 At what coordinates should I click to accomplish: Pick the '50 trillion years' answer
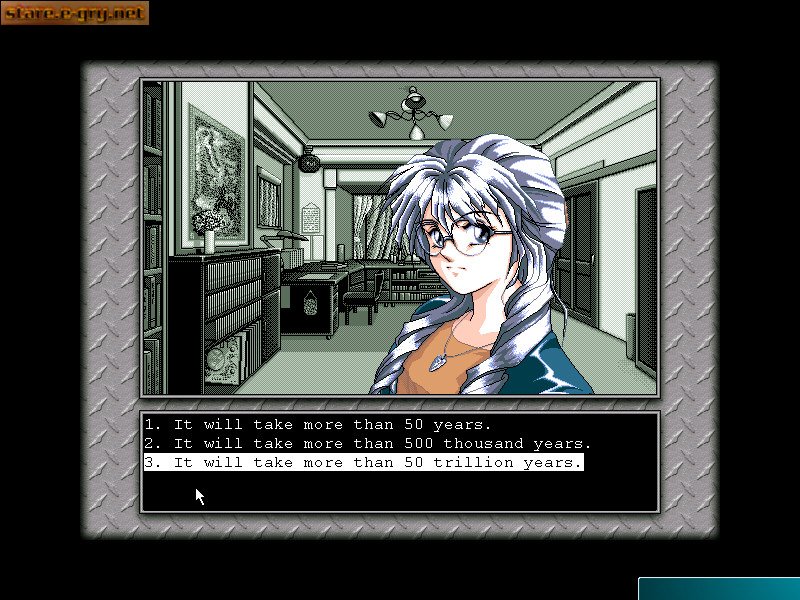tap(363, 463)
